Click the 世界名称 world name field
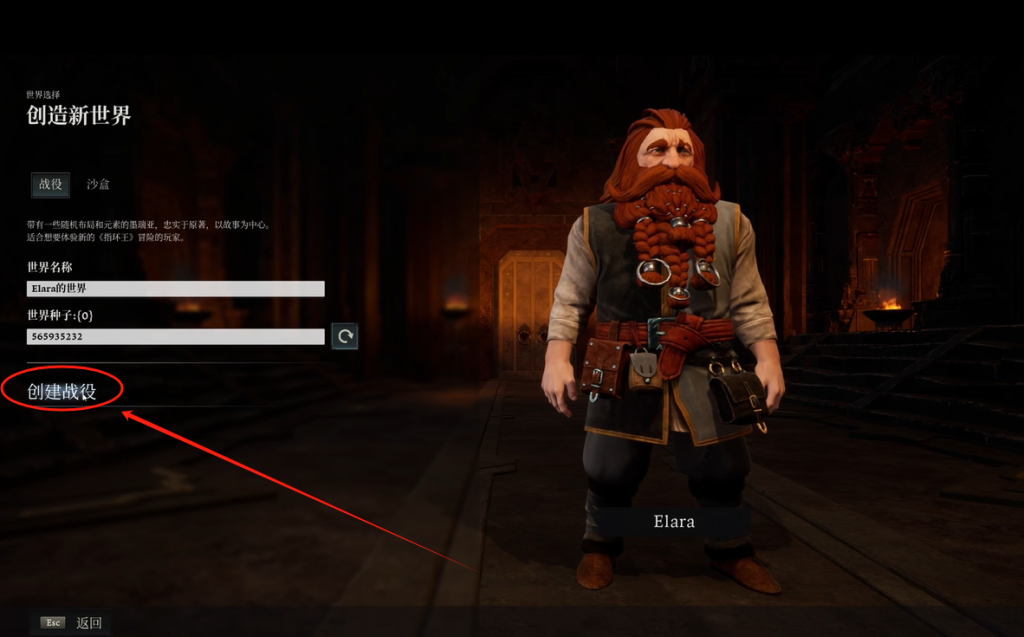This screenshot has width=1024, height=637. [176, 289]
